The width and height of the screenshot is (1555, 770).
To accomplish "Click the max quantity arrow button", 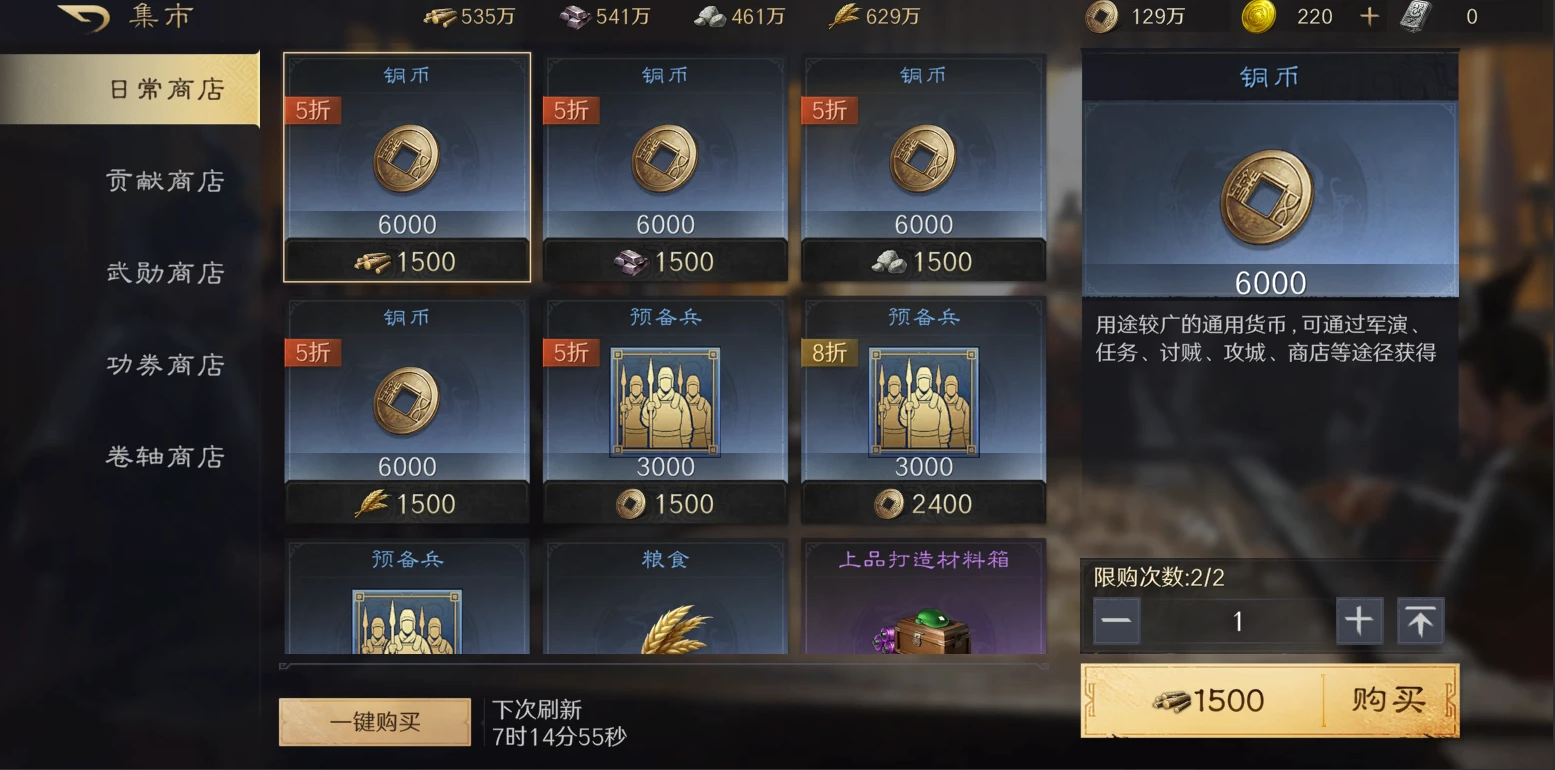I will tap(1420, 620).
